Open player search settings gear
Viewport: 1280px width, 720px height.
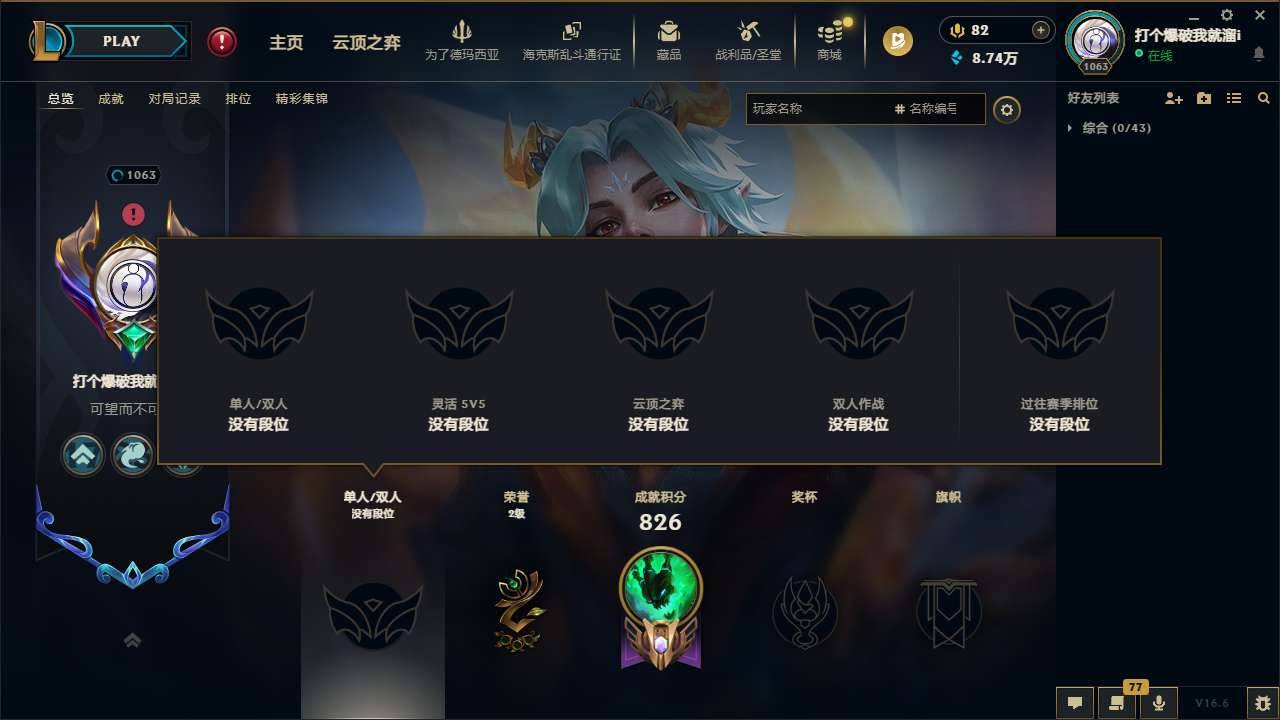point(1007,109)
